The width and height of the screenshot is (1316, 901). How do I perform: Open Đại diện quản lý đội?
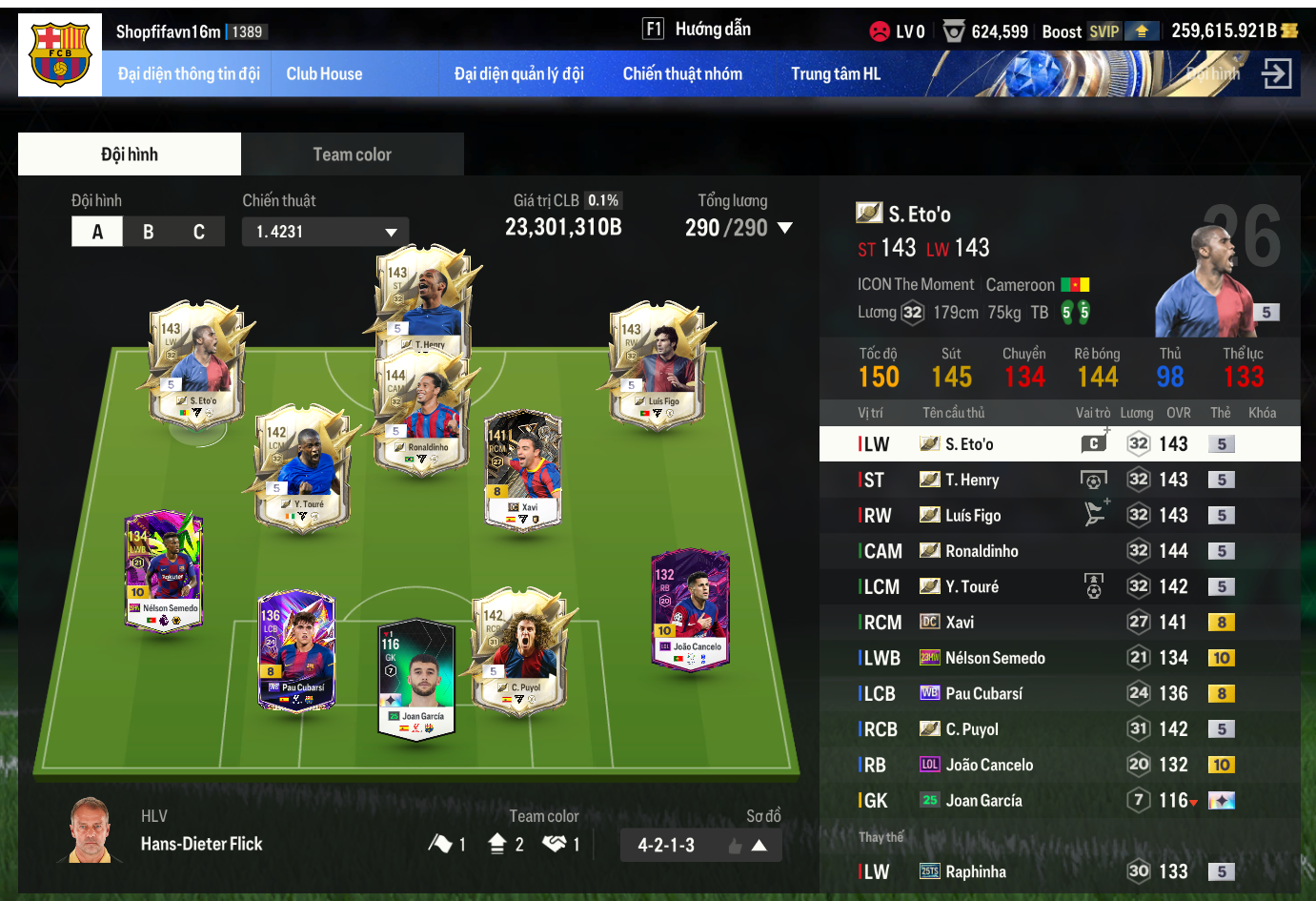(x=518, y=74)
